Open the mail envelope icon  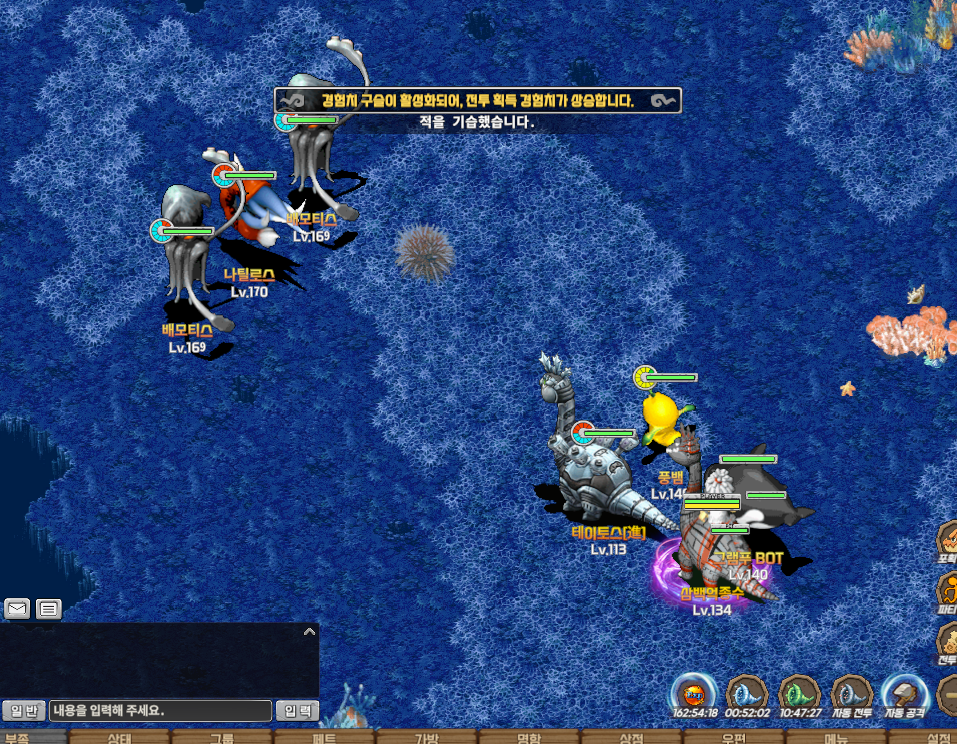point(17,608)
